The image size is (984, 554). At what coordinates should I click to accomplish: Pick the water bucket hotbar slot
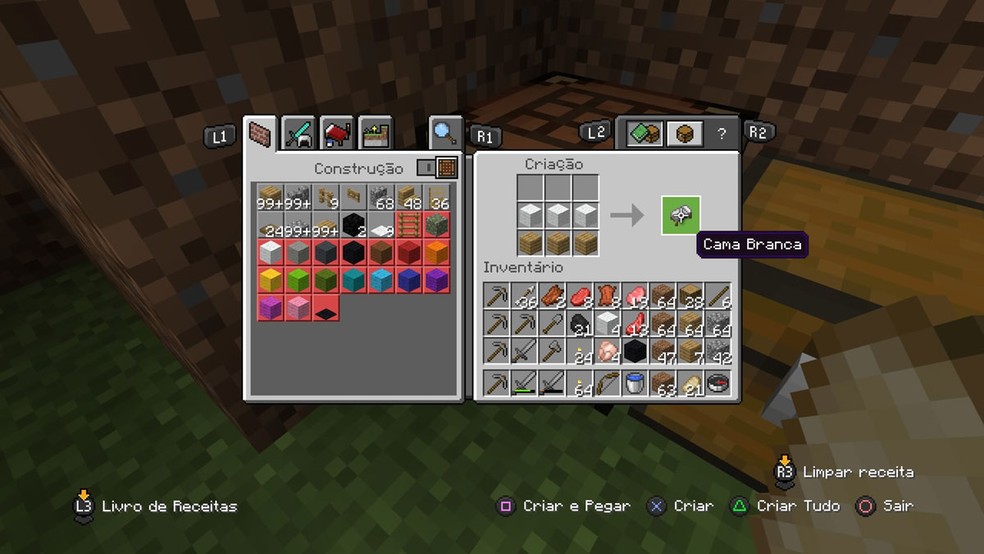tap(635, 383)
